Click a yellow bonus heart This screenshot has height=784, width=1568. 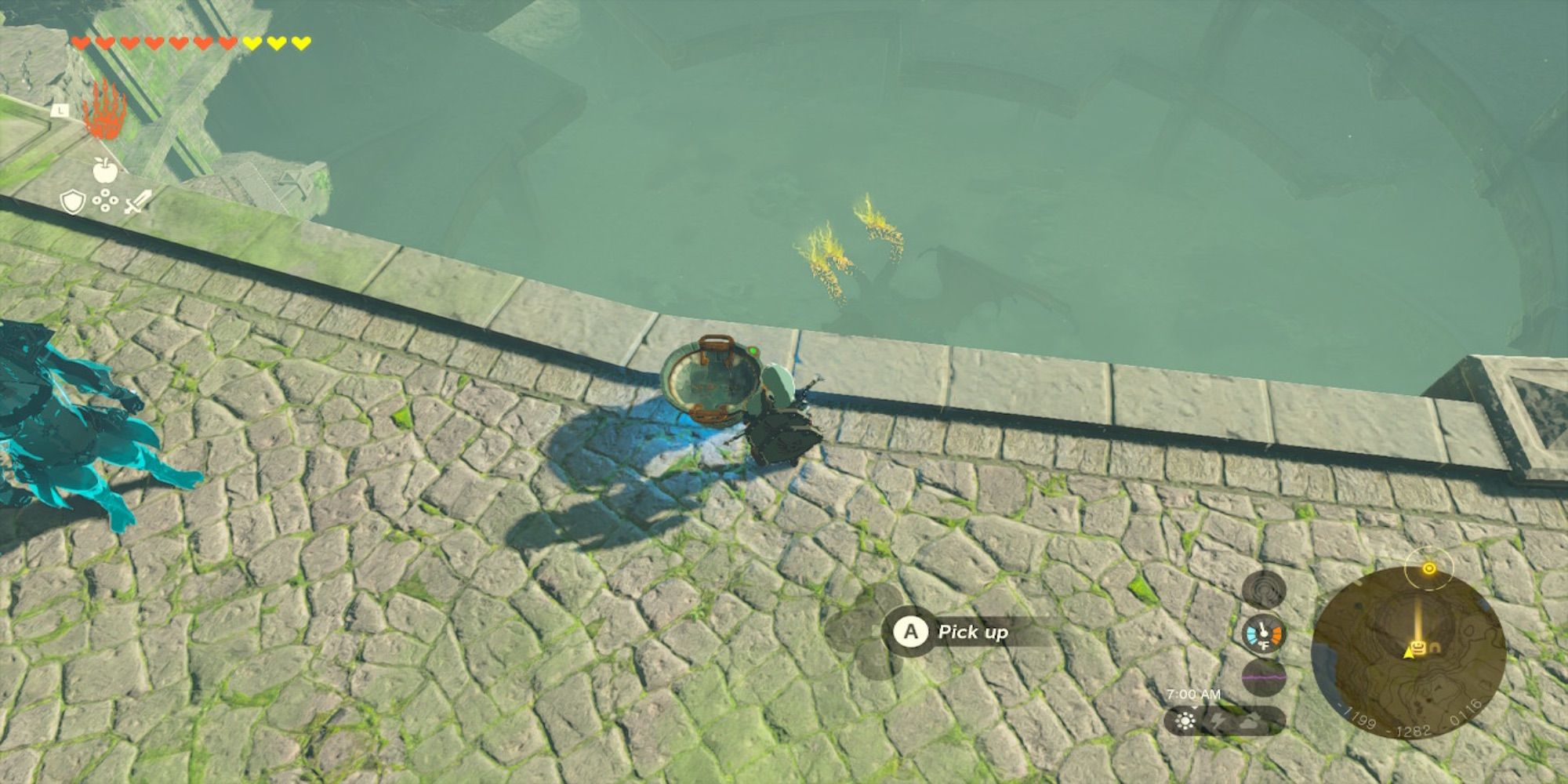pos(252,44)
